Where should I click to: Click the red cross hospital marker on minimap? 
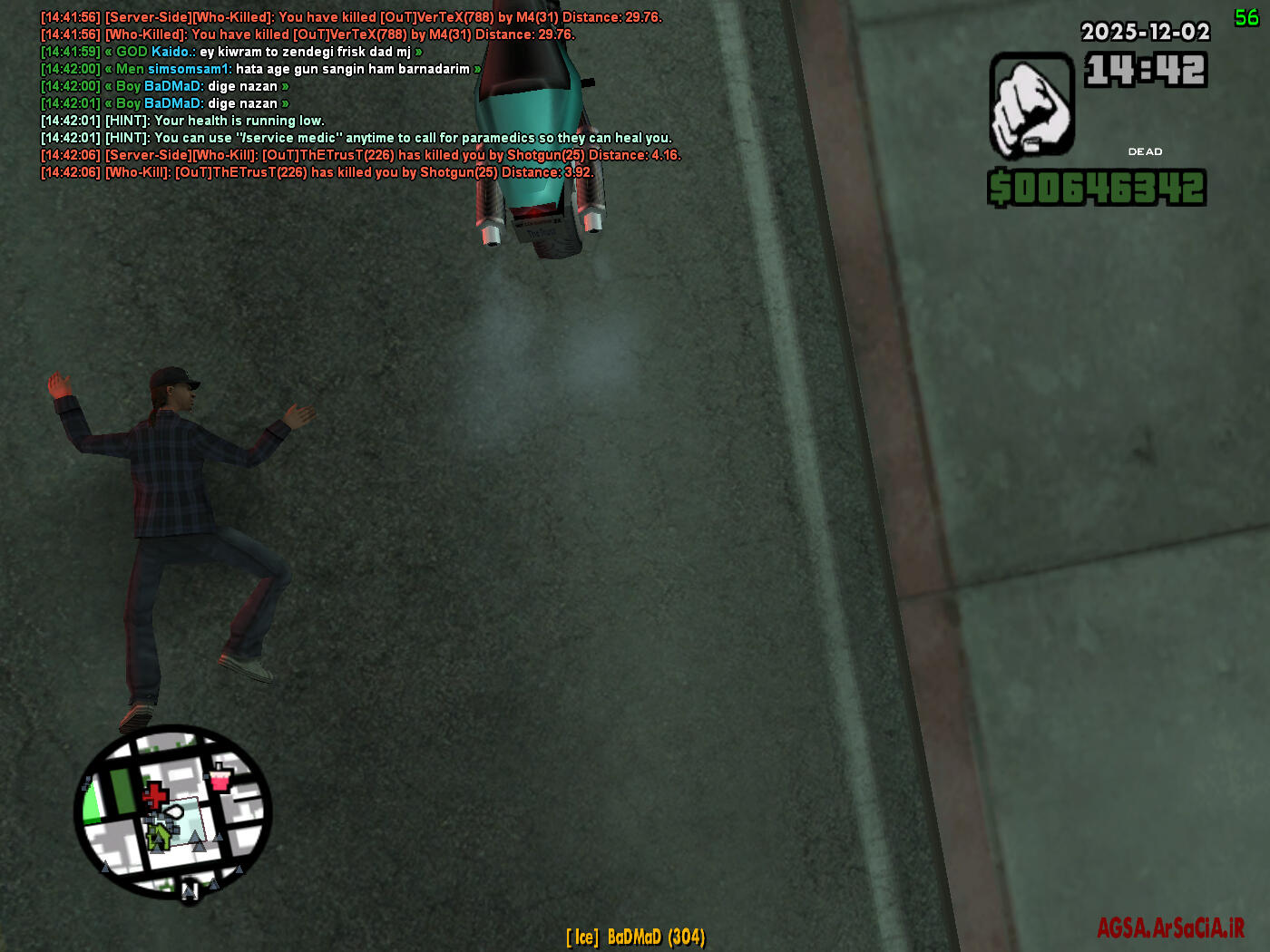[154, 796]
